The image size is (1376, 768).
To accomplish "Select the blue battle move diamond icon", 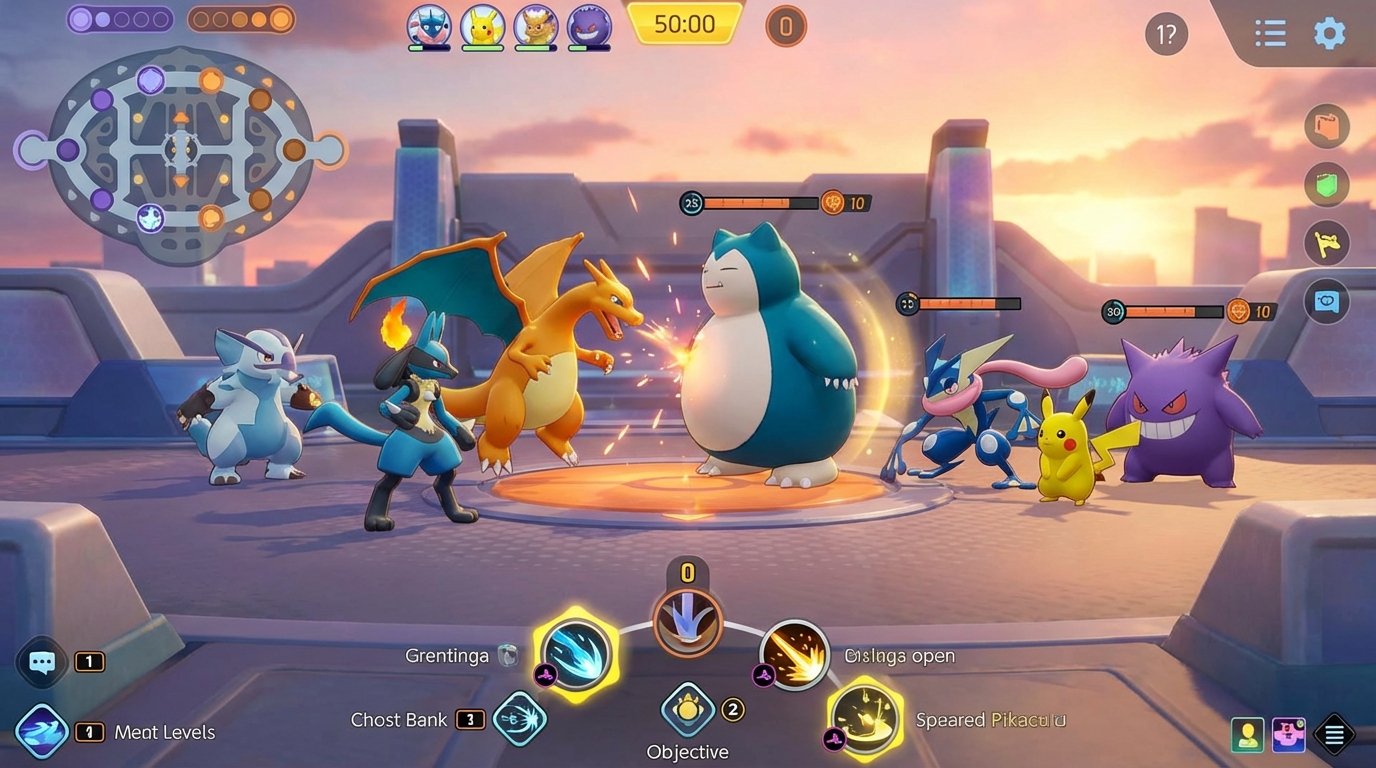I will coord(42,732).
